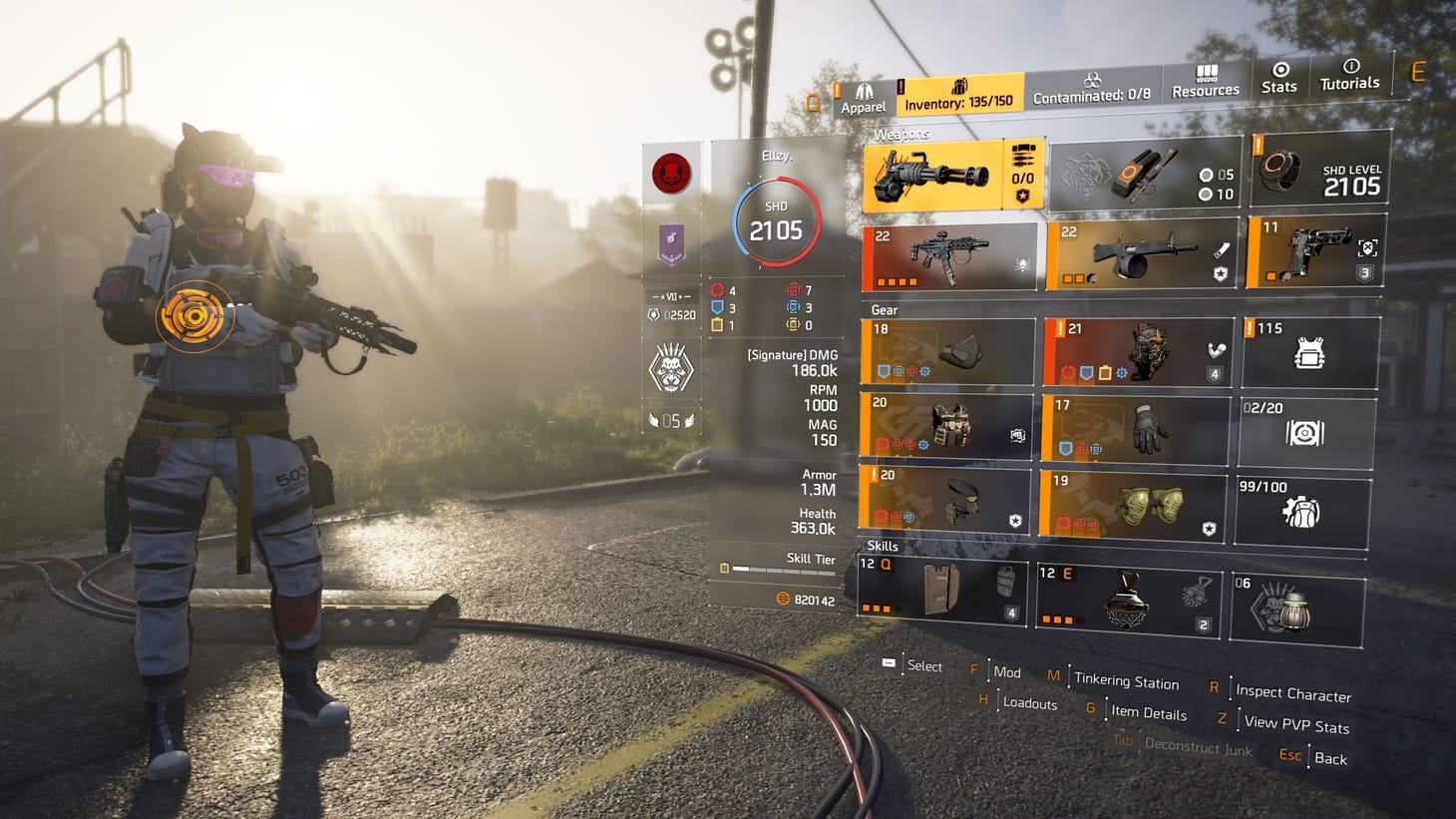Select the equipped level 22 assault rifle
This screenshot has height=819, width=1456.
point(942,254)
